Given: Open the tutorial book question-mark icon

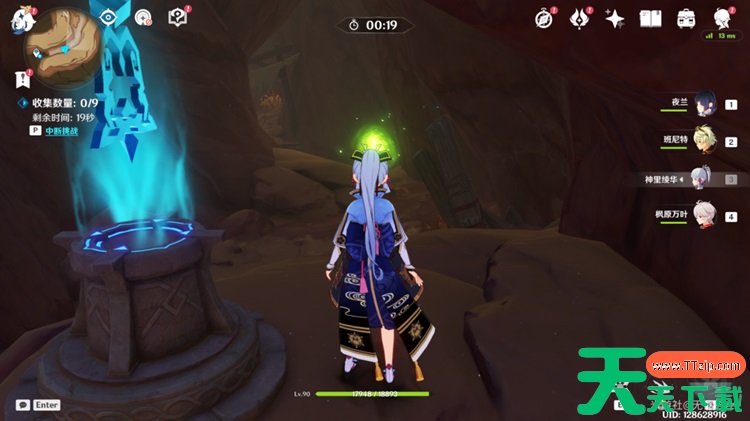Looking at the screenshot, I should 177,18.
